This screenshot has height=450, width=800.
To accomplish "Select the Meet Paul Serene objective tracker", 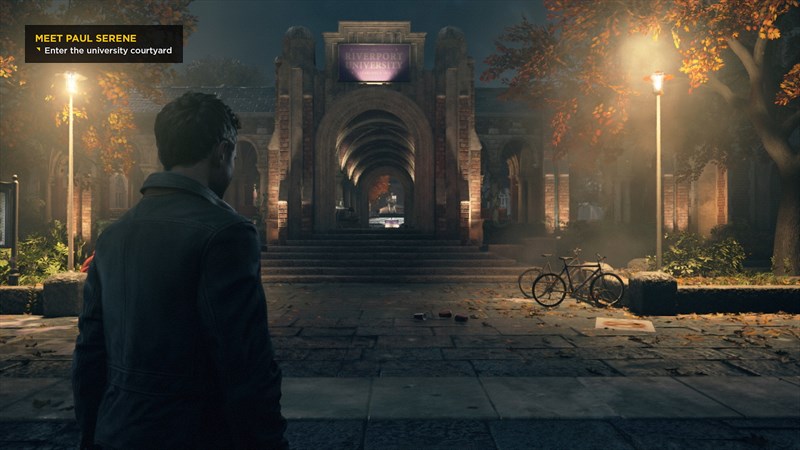I will [104, 44].
